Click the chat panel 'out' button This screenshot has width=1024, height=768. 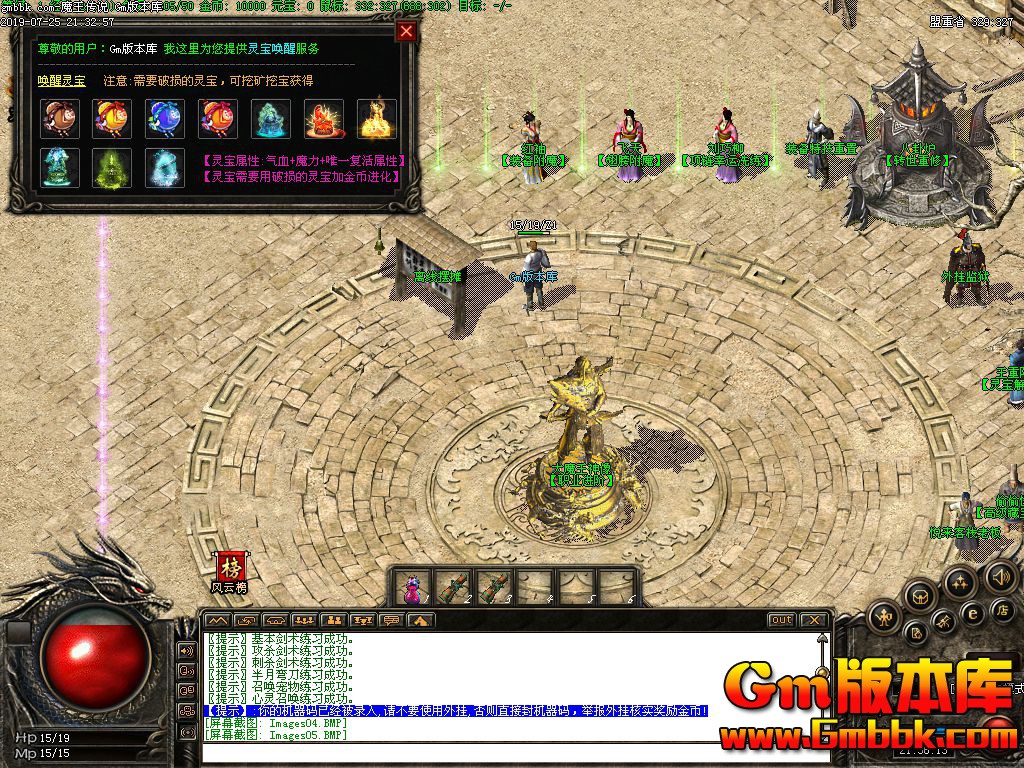pos(781,620)
